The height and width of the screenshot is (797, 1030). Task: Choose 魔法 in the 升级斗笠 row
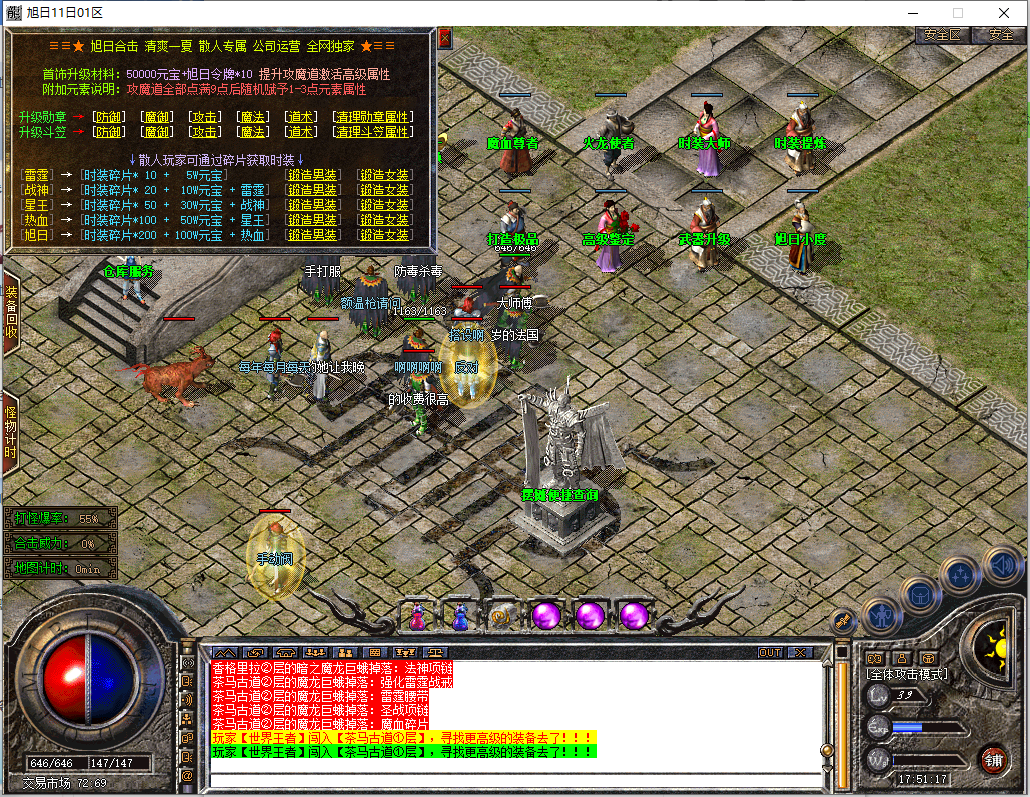click(253, 132)
